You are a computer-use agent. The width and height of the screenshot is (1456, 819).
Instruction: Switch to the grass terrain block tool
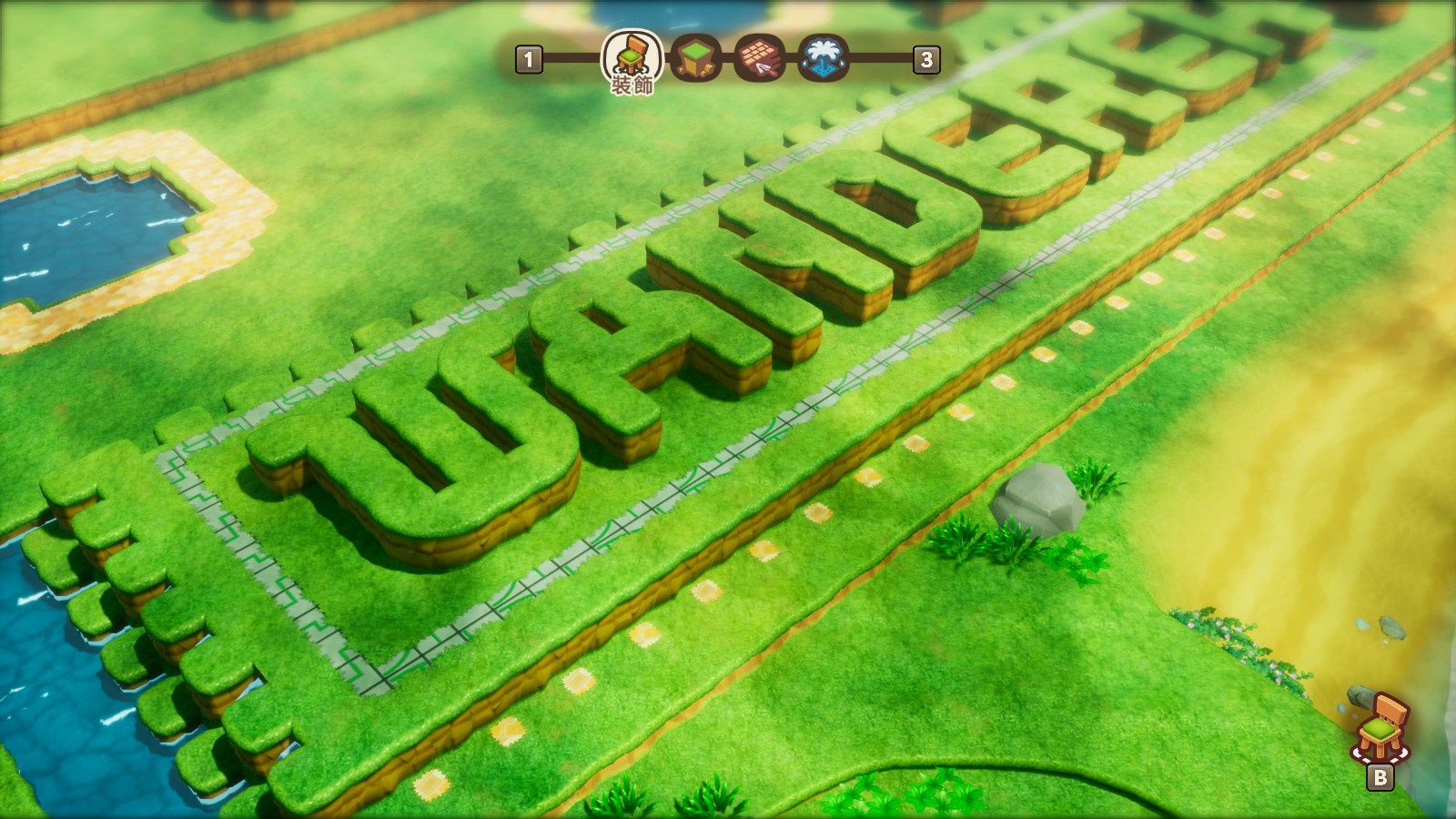pyautogui.click(x=696, y=59)
